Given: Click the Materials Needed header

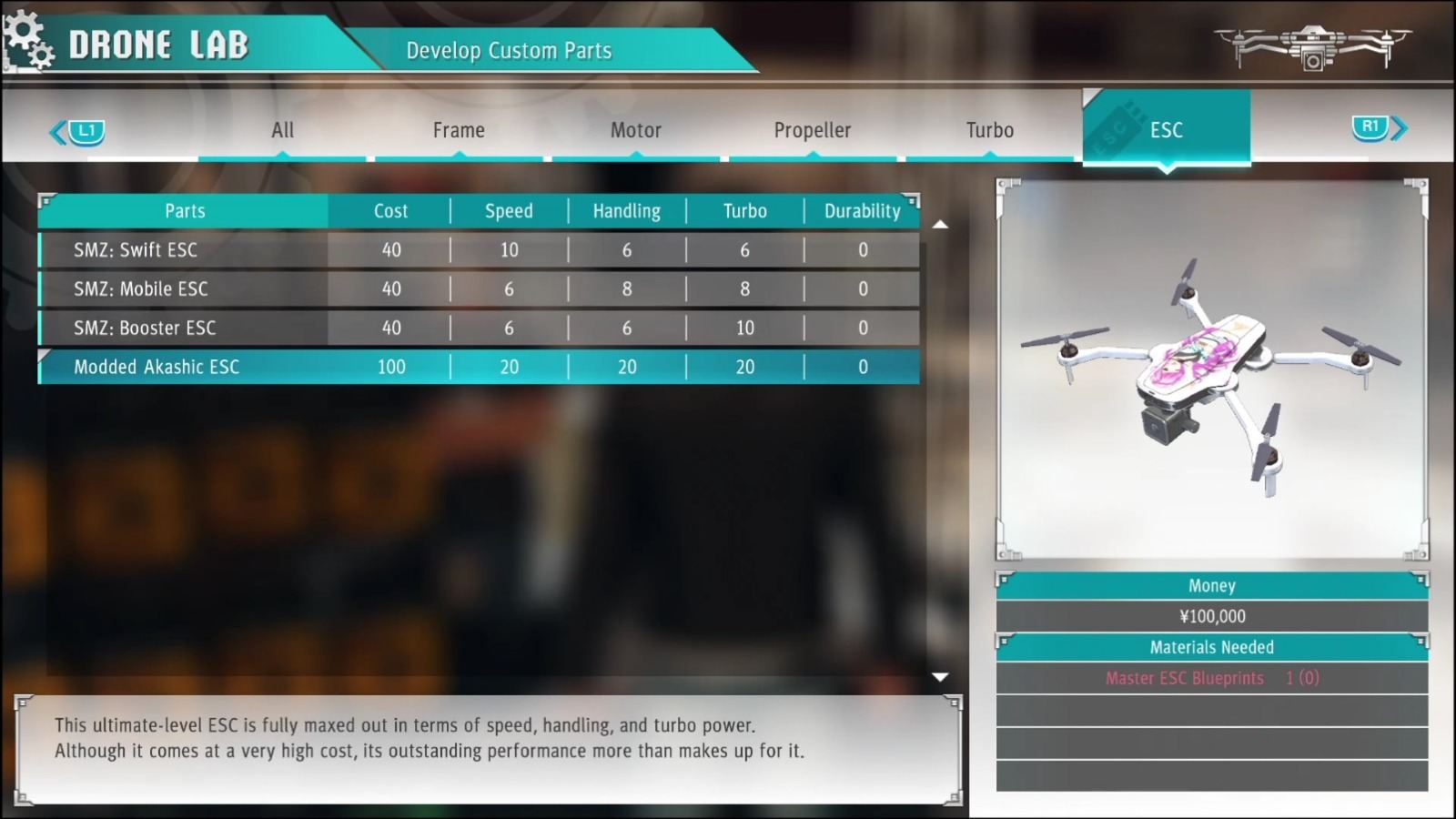Looking at the screenshot, I should [1211, 647].
